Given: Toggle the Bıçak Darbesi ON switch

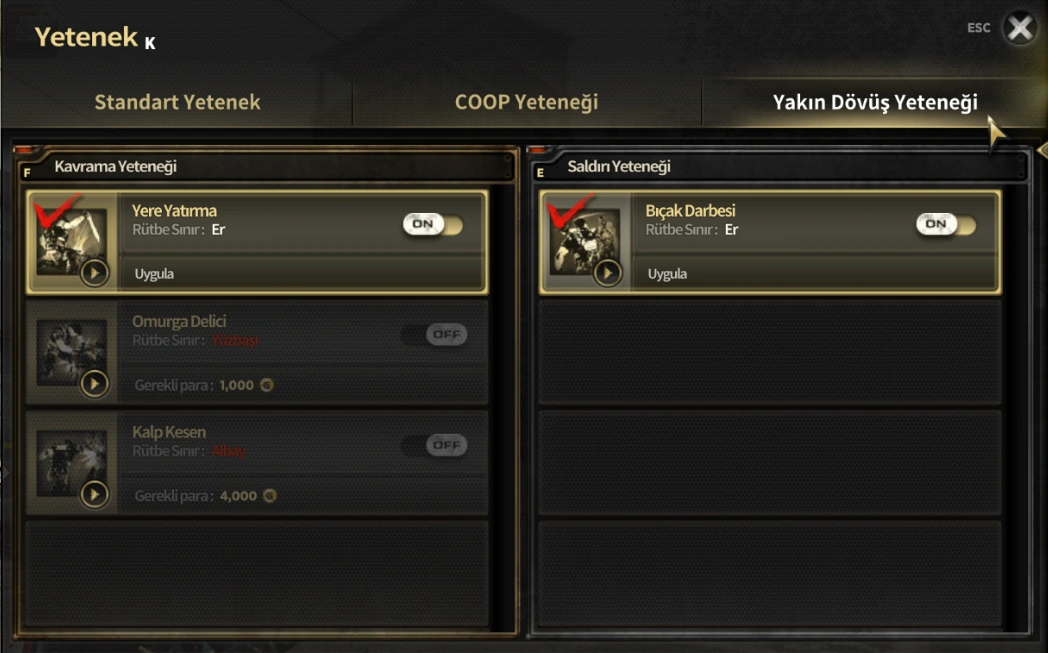Looking at the screenshot, I should [x=946, y=224].
